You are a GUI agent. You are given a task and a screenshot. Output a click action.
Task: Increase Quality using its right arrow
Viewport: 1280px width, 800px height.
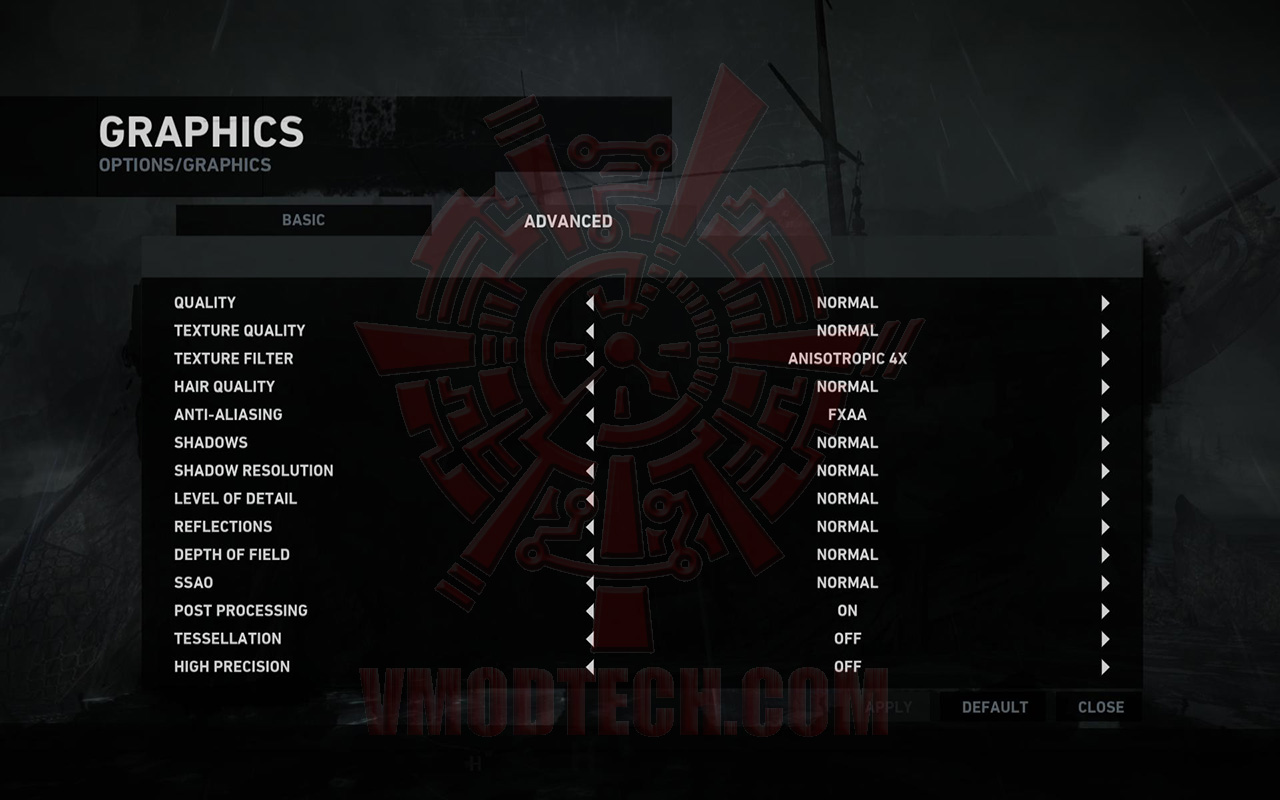1104,302
